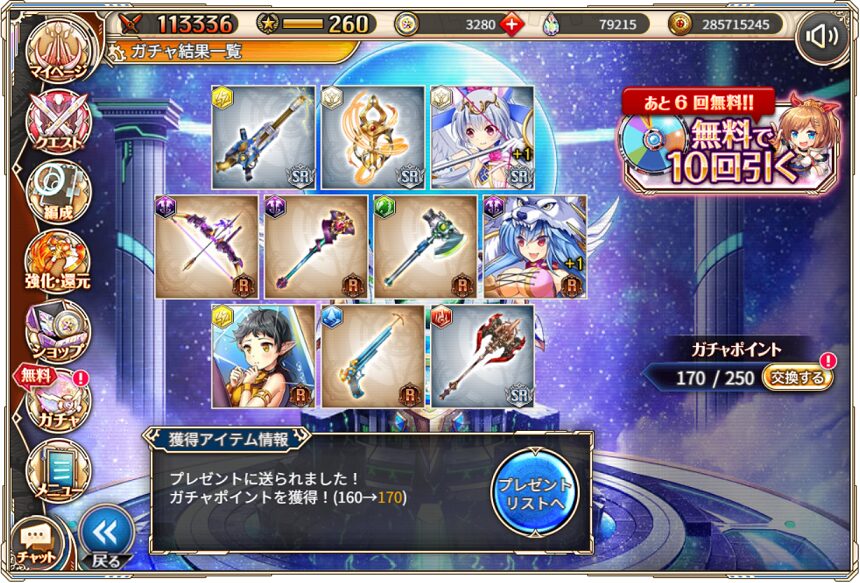The width and height of the screenshot is (860, 583).
Task: Open the 編成 party formation menu
Action: [x=58, y=190]
